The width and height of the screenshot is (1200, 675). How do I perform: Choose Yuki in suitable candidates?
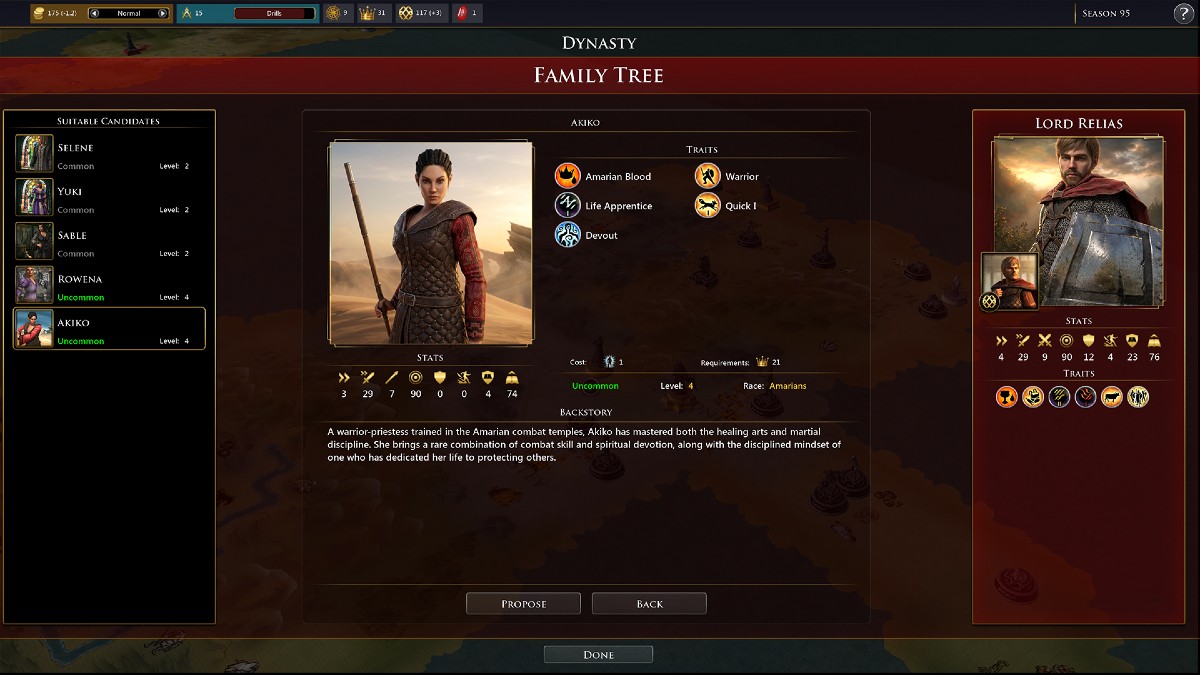pos(109,197)
